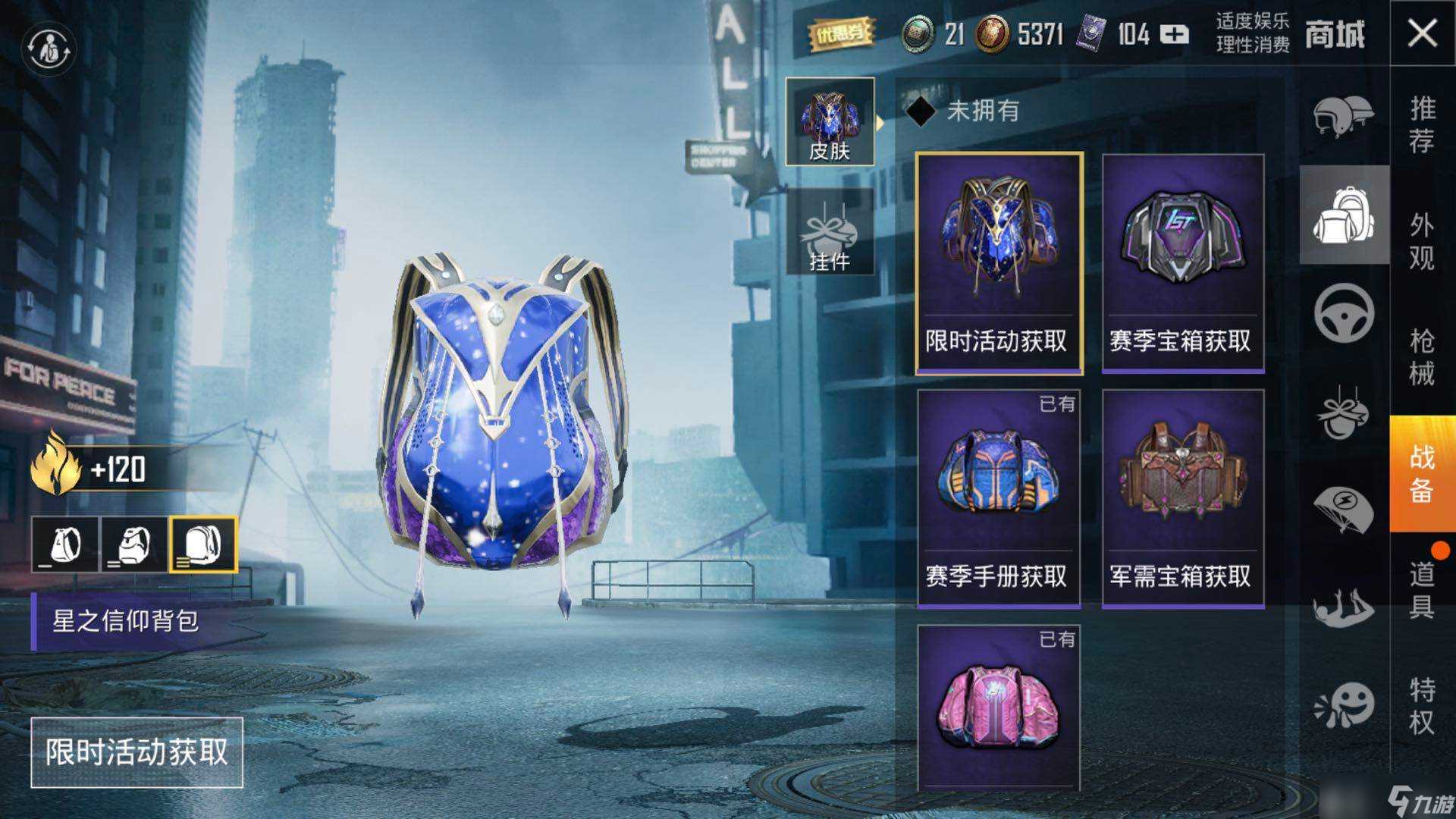Switch to the 皮肤 skin sub-tab
Screen dimensions: 1456x819
click(x=830, y=121)
